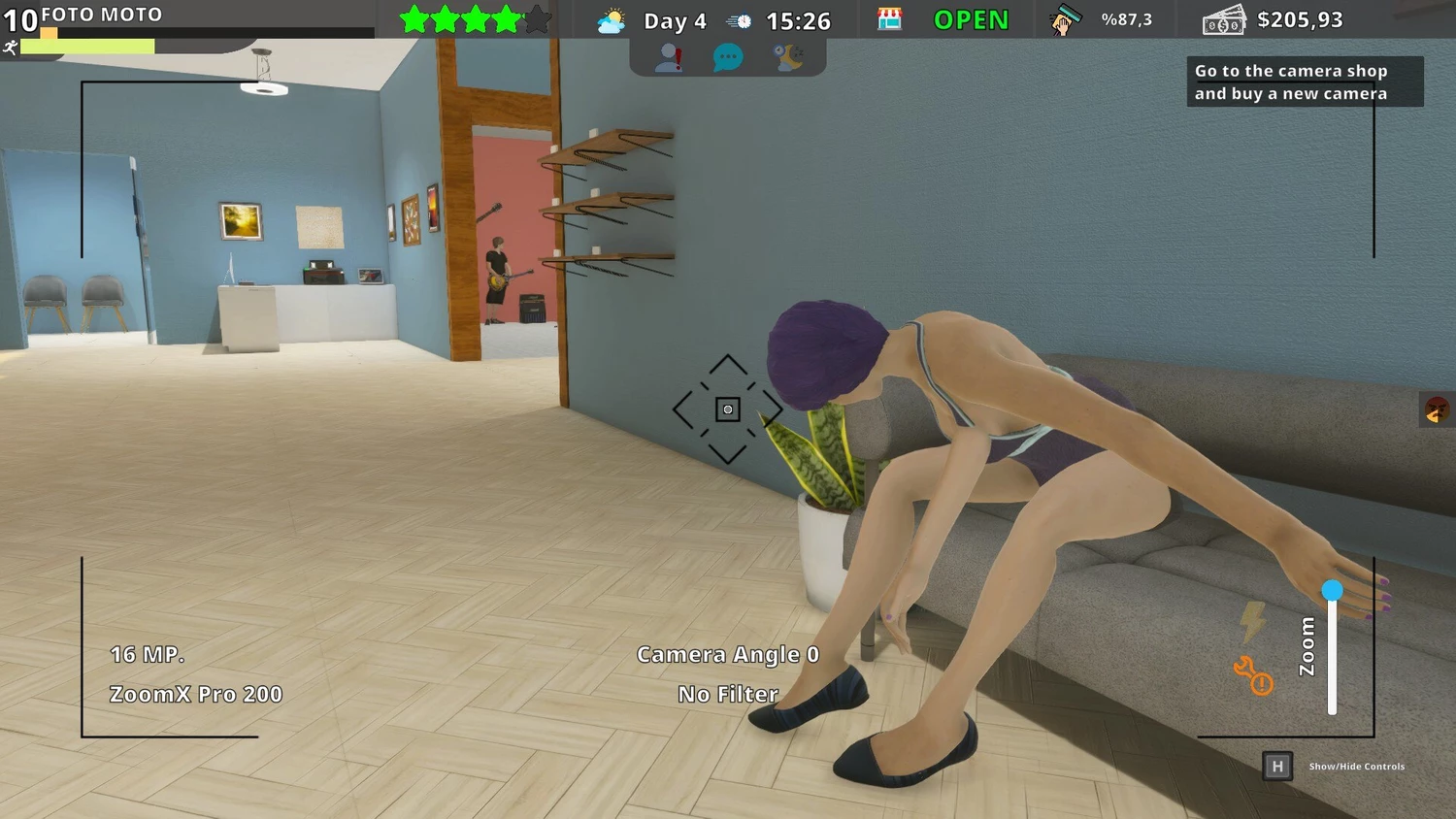Open the customer alert icon

click(668, 58)
